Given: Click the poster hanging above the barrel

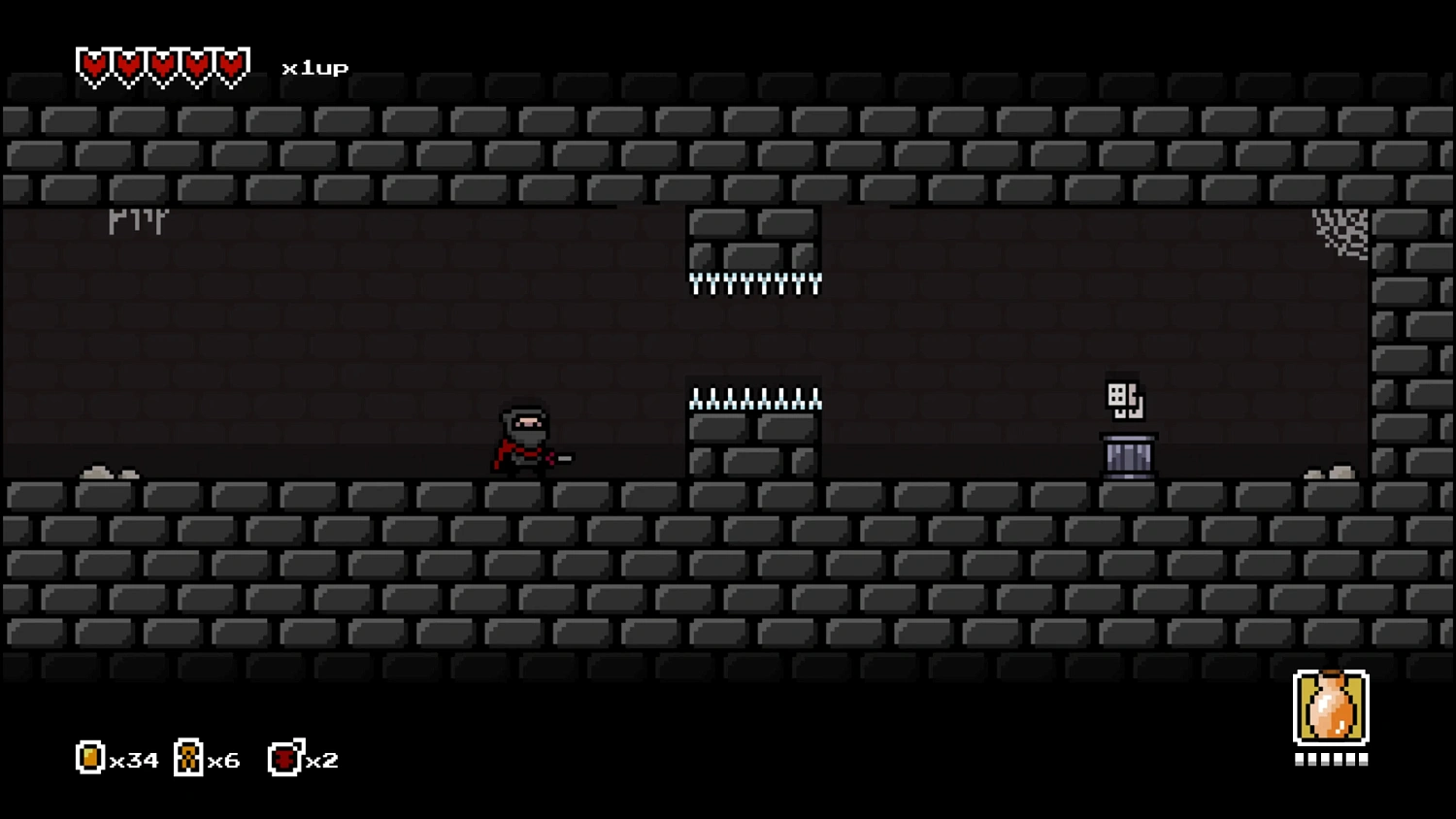Looking at the screenshot, I should tap(1124, 400).
